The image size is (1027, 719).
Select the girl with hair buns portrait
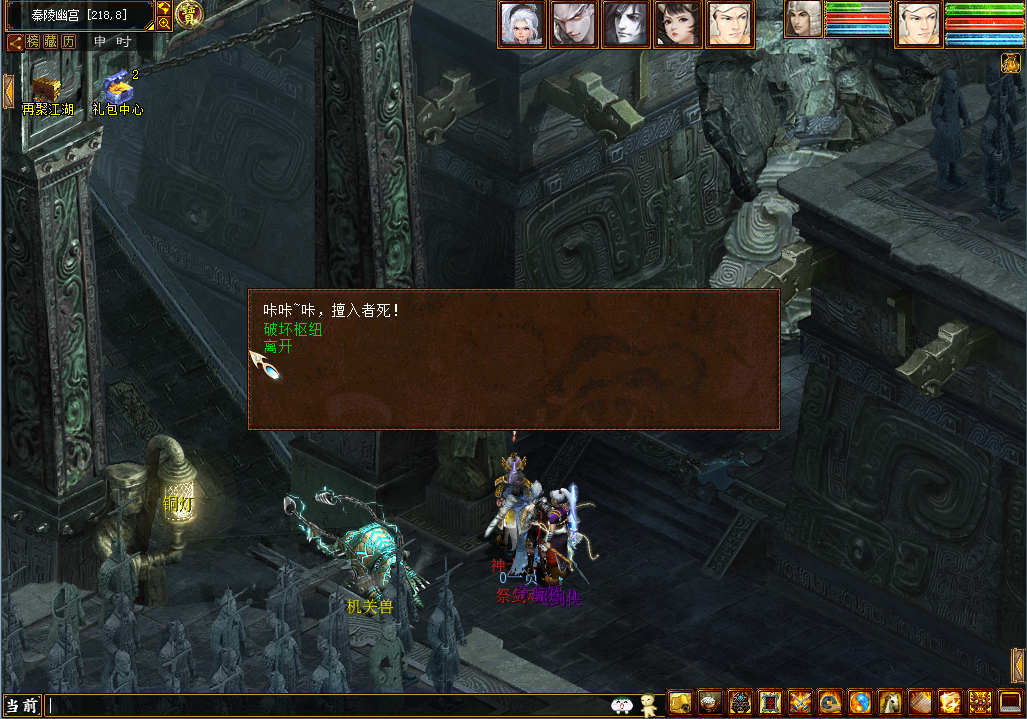coord(678,25)
